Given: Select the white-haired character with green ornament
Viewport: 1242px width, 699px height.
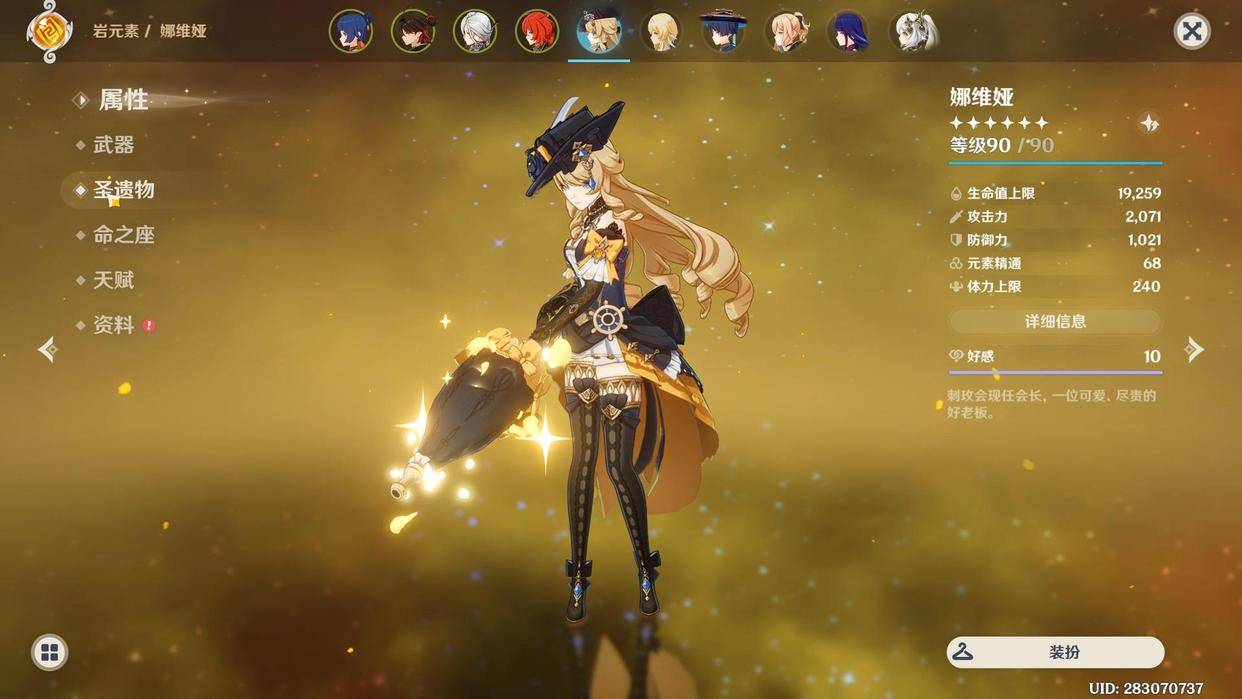Looking at the screenshot, I should pyautogui.click(x=913, y=31).
